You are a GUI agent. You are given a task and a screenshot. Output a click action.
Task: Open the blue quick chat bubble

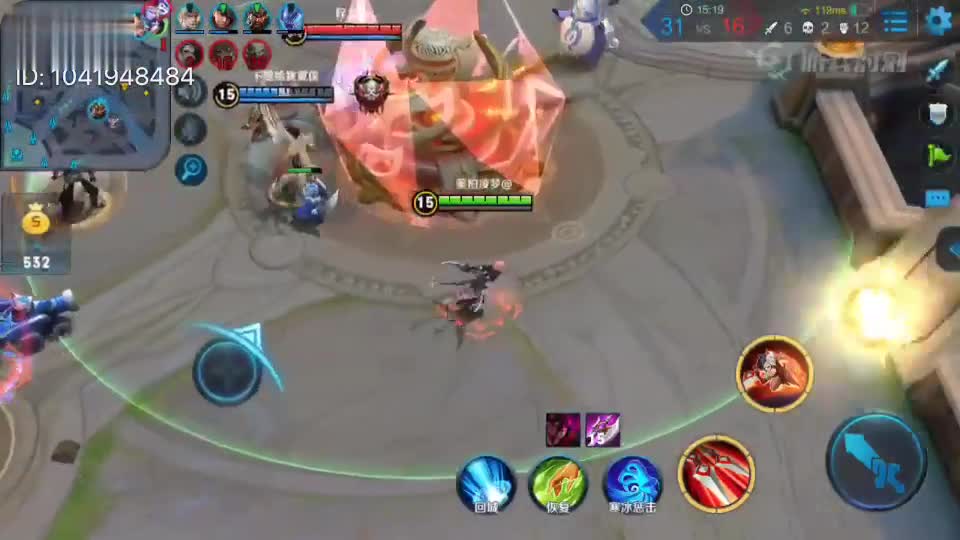[x=937, y=198]
